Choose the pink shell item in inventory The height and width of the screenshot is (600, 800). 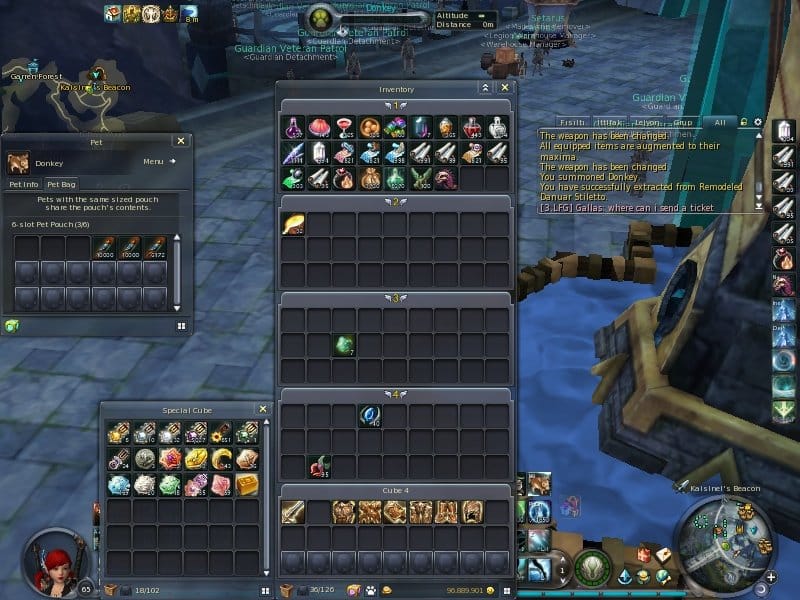[x=319, y=126]
